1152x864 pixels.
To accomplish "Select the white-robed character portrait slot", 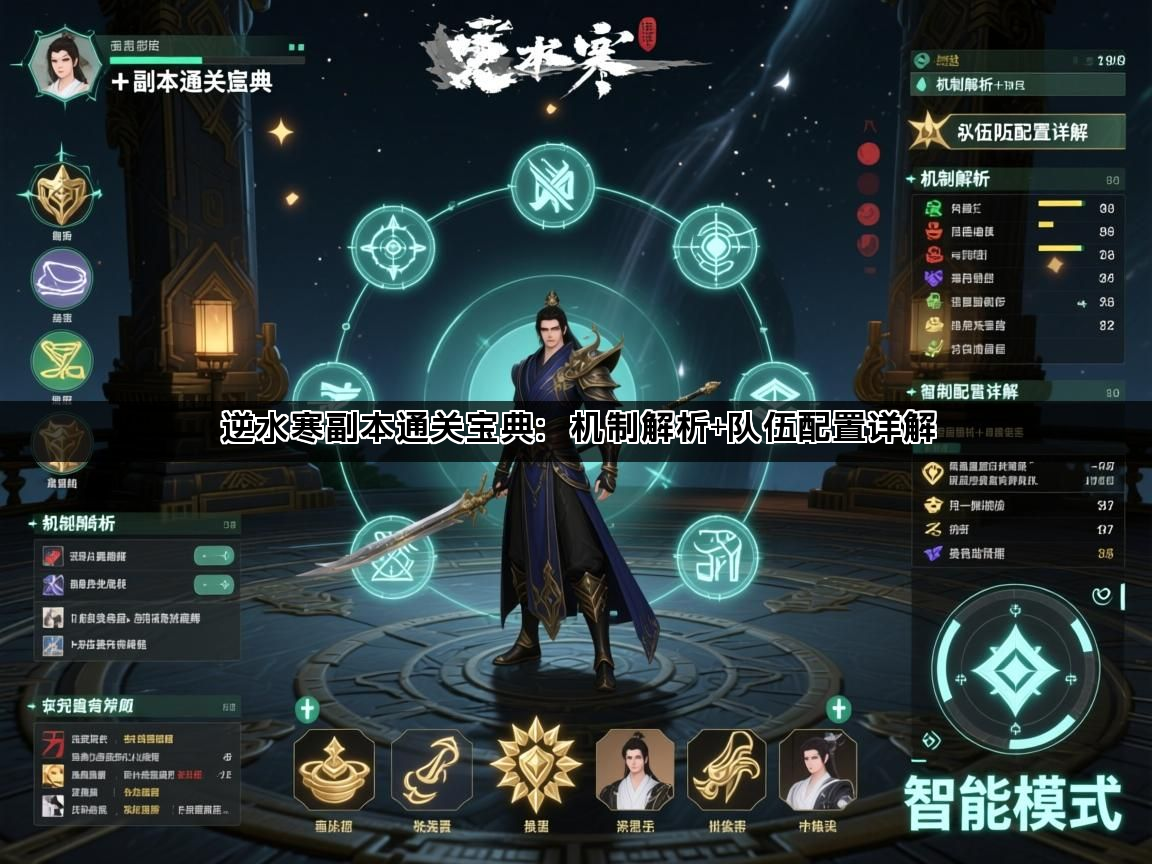I will pos(634,769).
